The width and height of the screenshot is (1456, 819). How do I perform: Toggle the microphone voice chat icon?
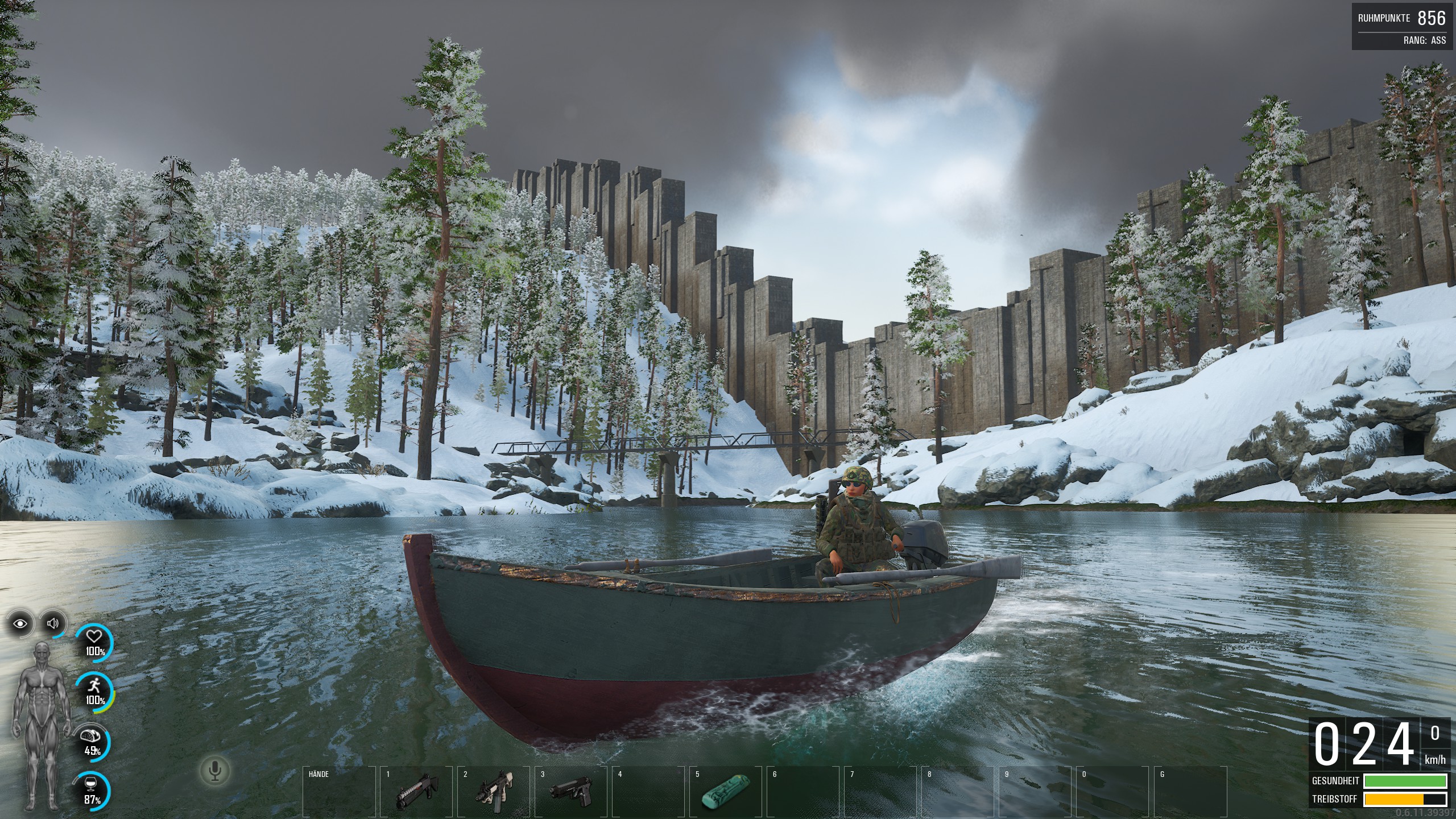(214, 771)
